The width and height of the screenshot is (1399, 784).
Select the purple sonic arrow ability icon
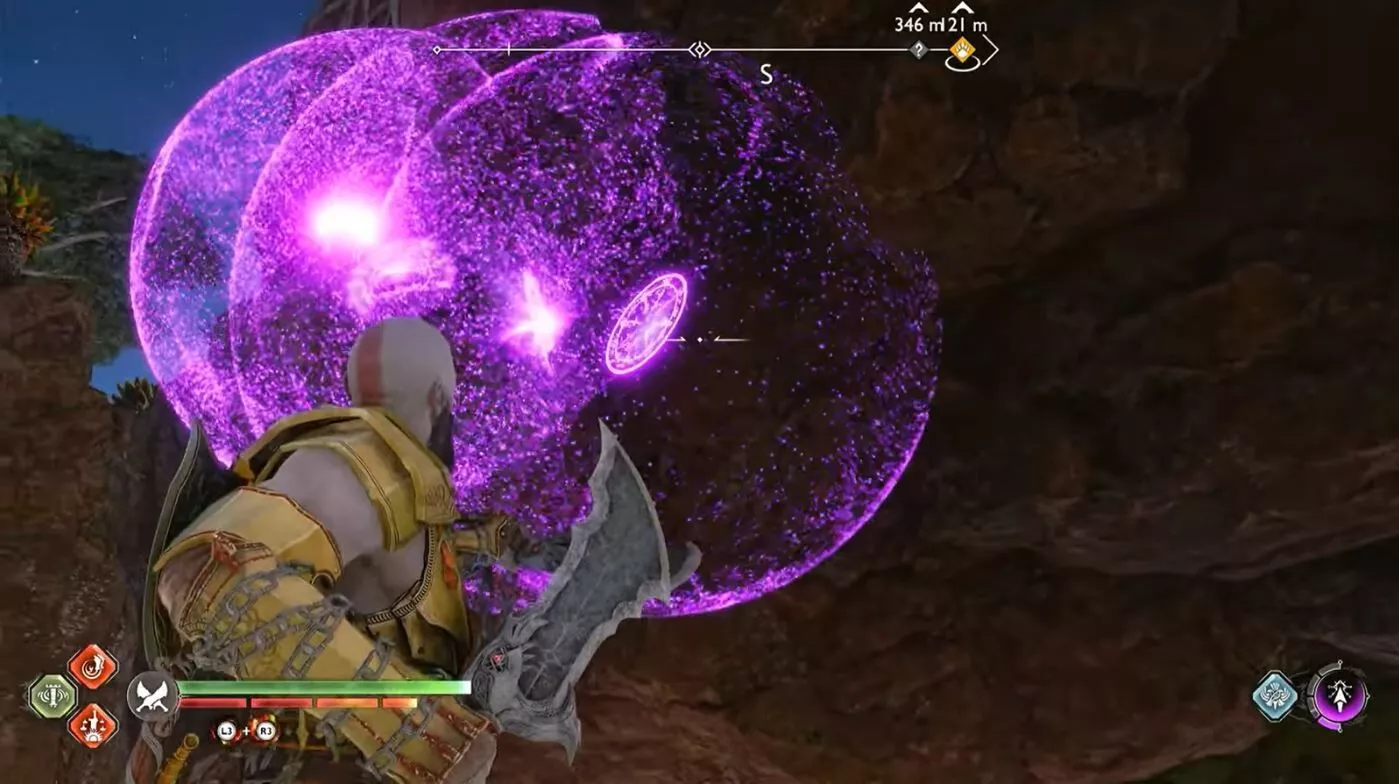[1340, 697]
